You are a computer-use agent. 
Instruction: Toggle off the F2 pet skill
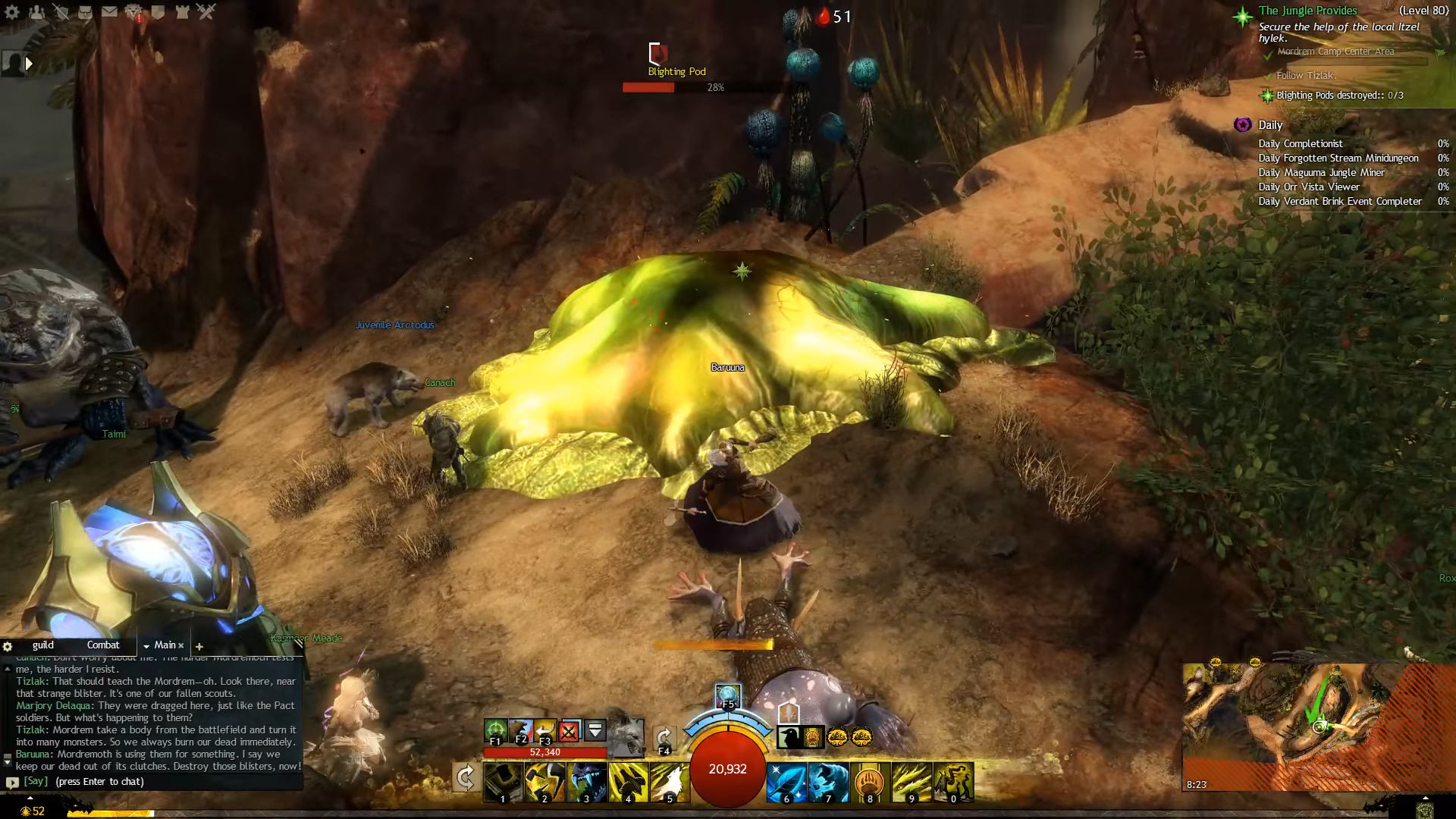click(x=520, y=730)
